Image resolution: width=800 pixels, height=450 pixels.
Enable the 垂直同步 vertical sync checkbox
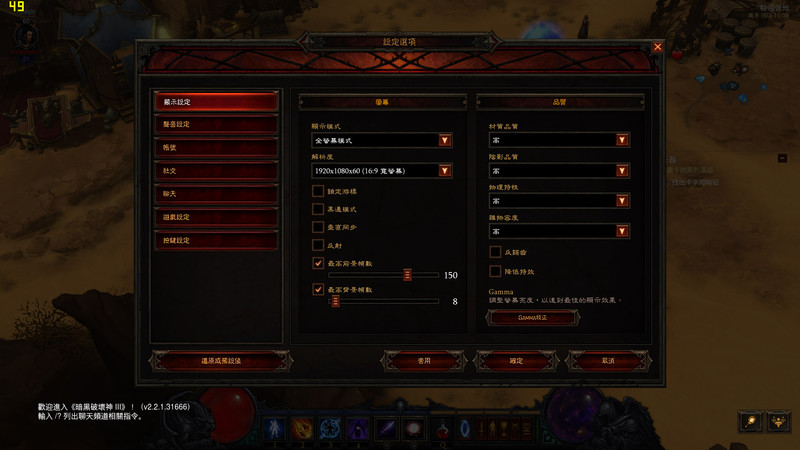pyautogui.click(x=318, y=227)
